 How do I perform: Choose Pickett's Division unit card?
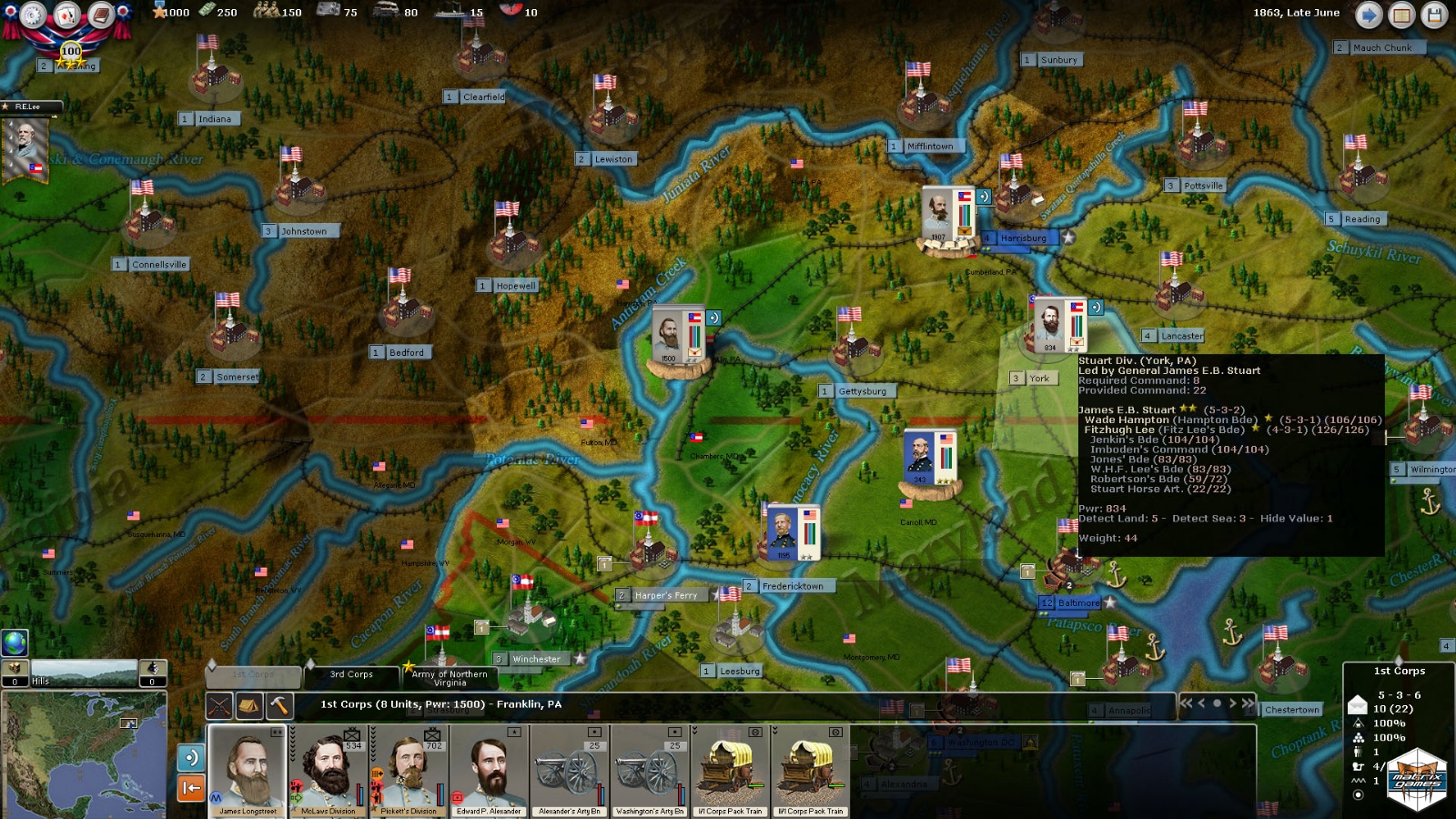(x=409, y=770)
